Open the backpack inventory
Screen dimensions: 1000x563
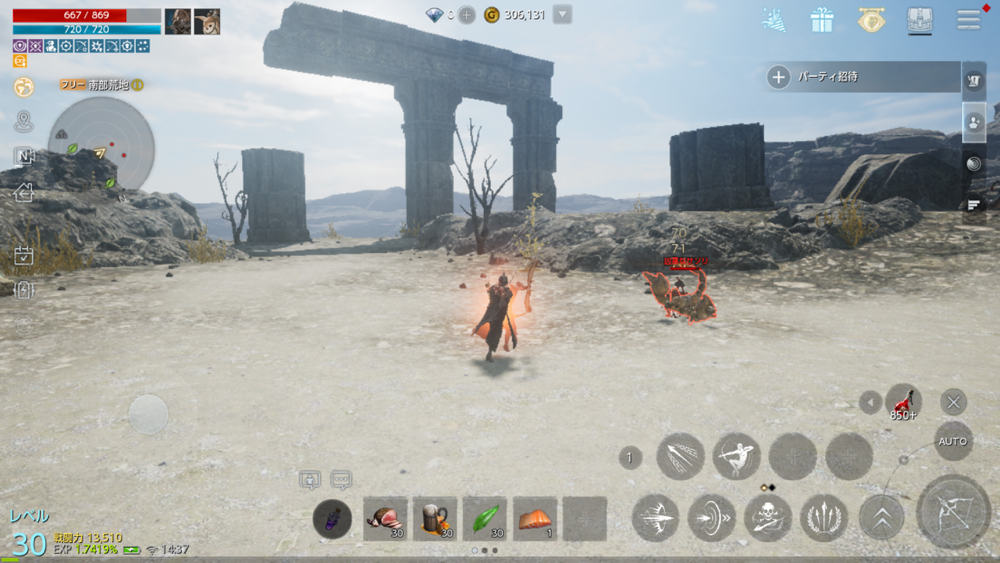coord(920,19)
